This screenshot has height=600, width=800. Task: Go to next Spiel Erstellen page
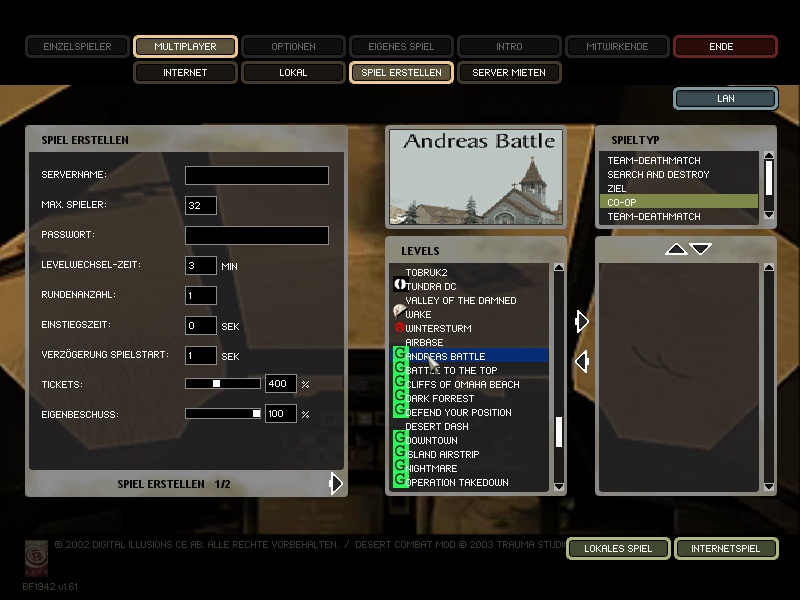[x=336, y=483]
